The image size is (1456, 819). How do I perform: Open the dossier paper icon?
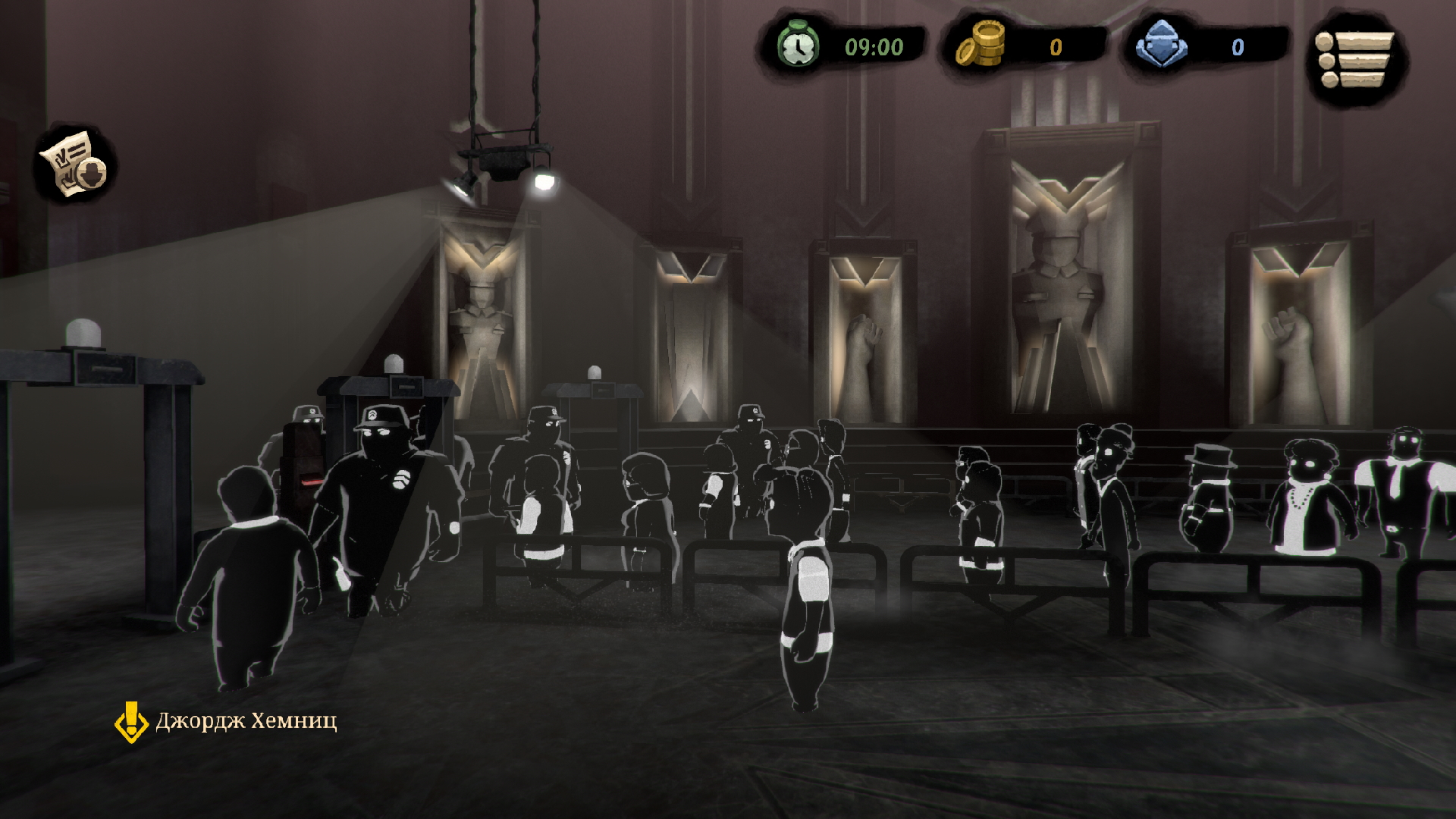[x=74, y=165]
